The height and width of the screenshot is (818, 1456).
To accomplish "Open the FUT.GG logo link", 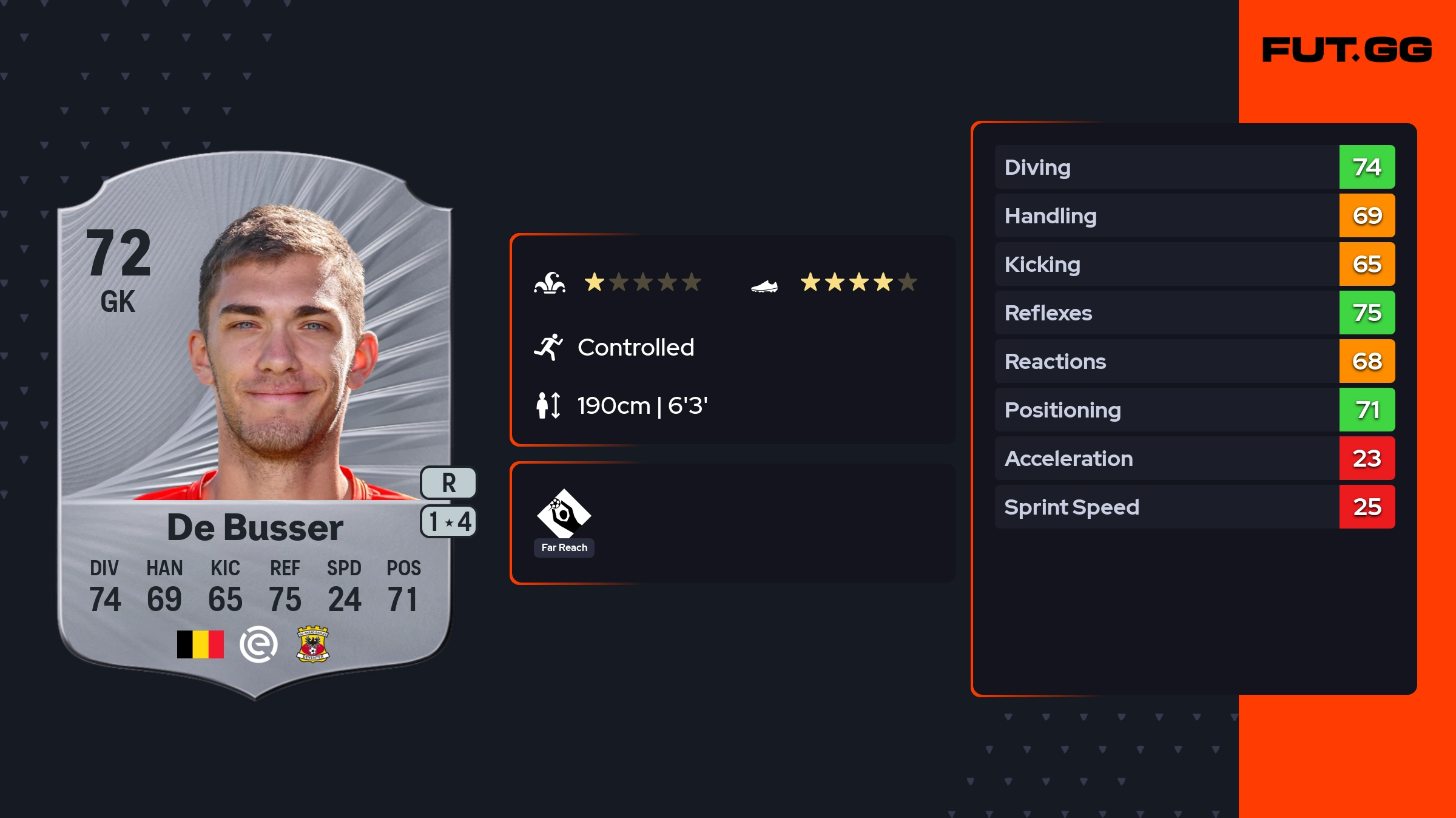I will coord(1347,50).
